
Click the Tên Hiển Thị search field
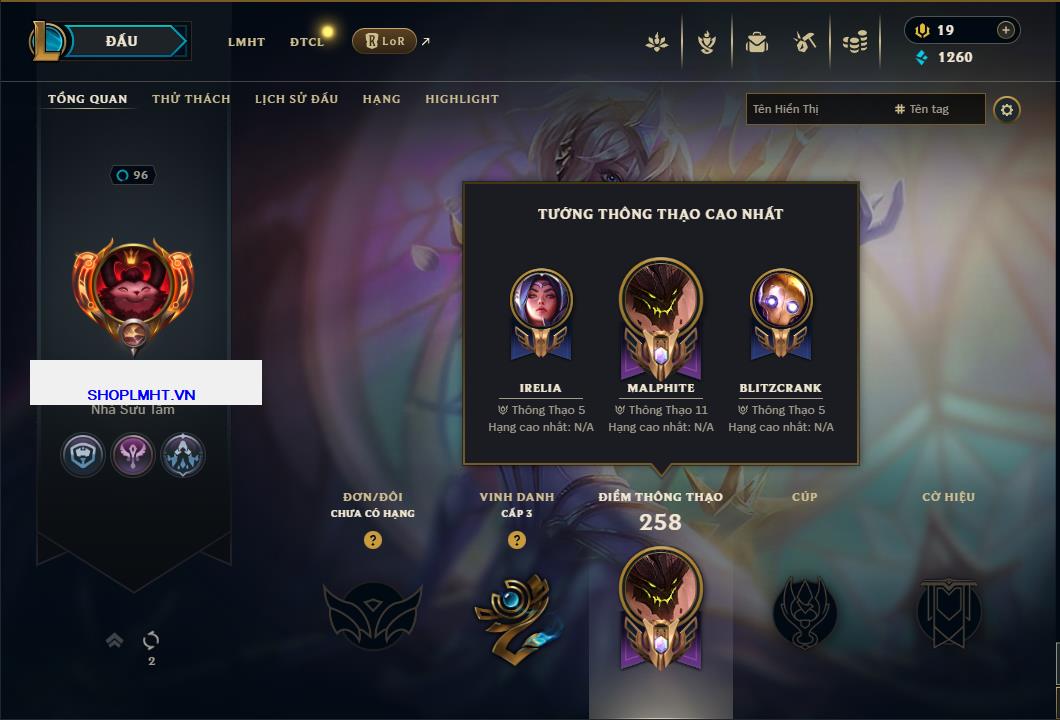coord(815,109)
